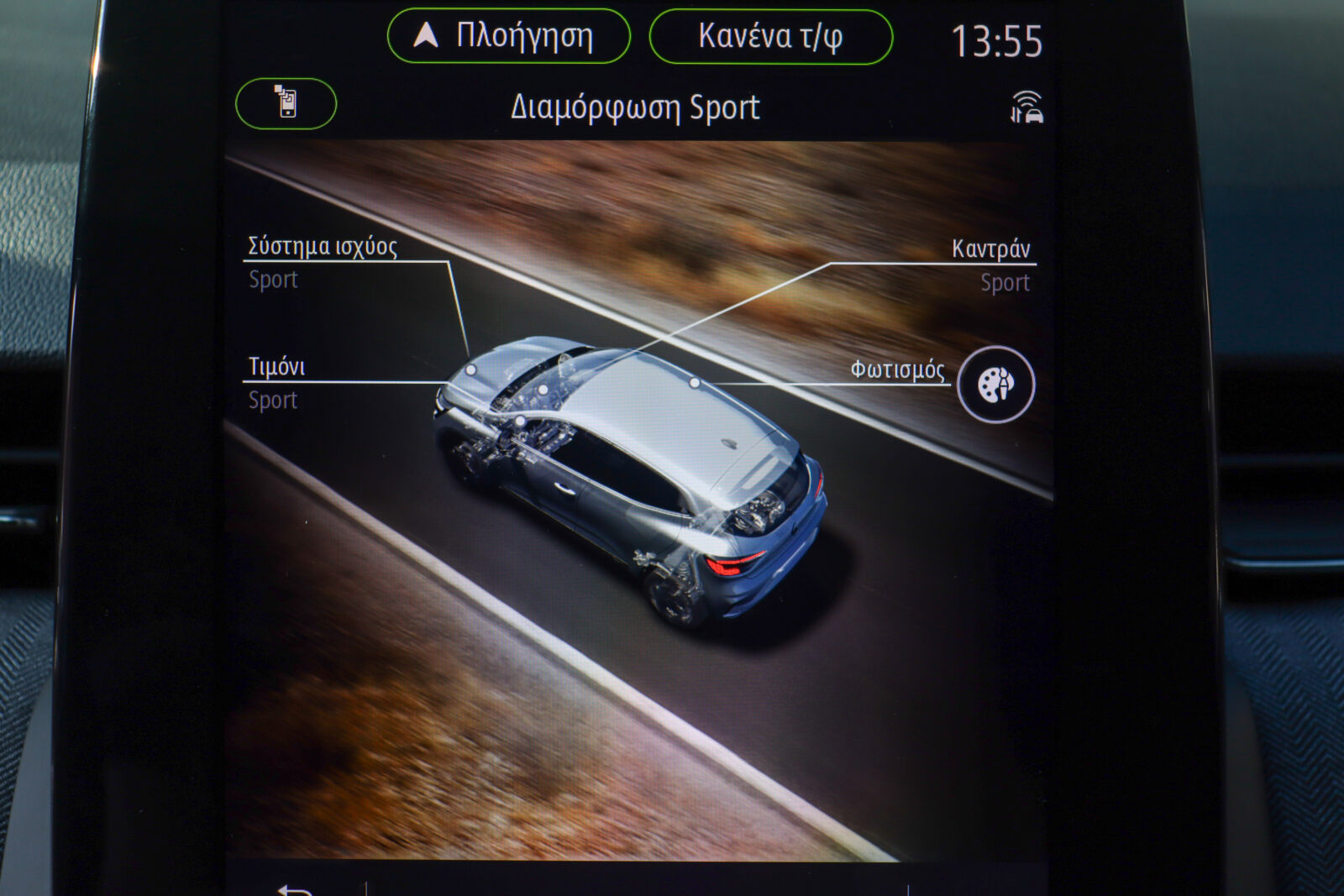
Task: Change the Σύστημα ισχύος Sport setting
Action: click(x=323, y=262)
